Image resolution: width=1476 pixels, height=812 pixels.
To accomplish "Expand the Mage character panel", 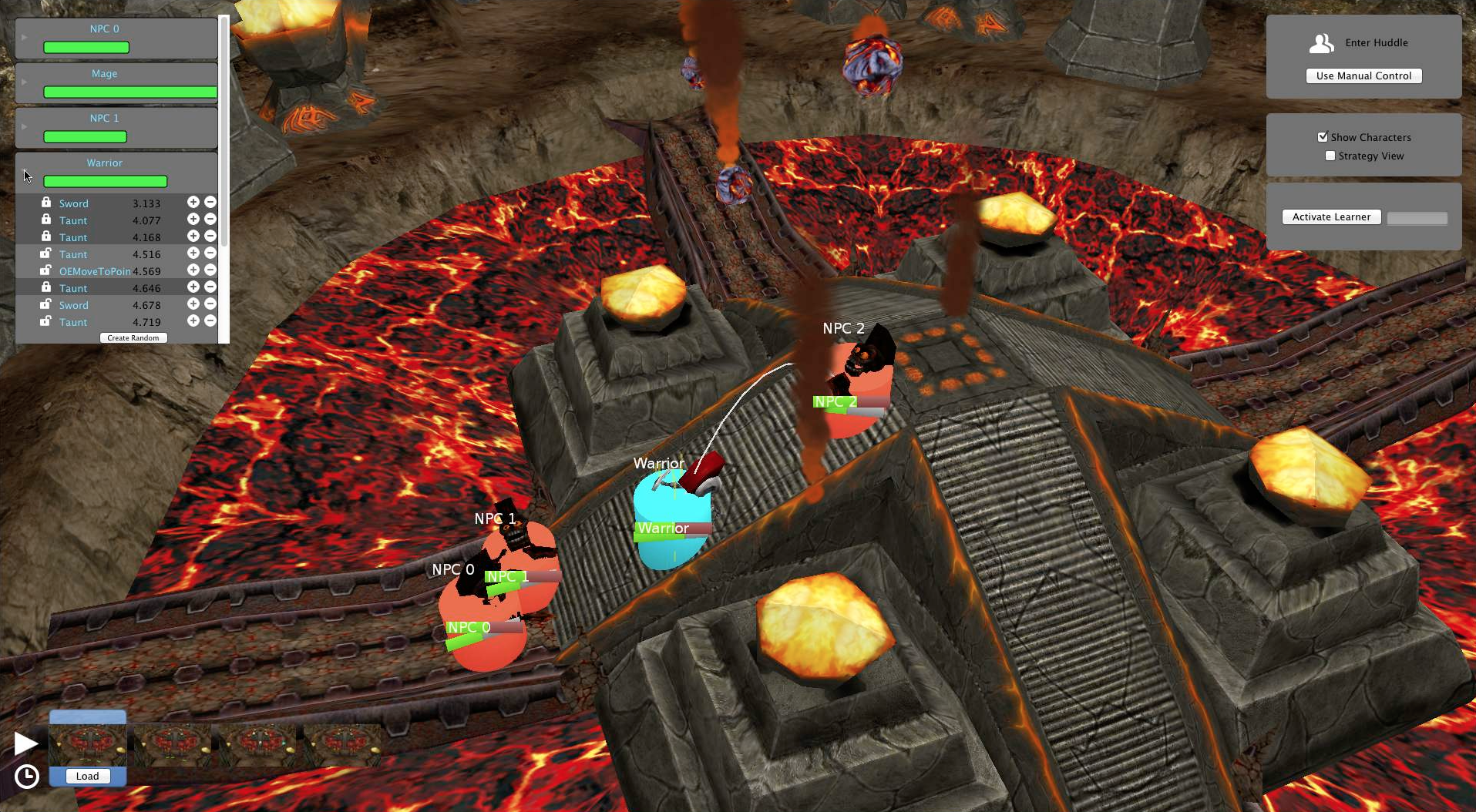I will point(24,82).
